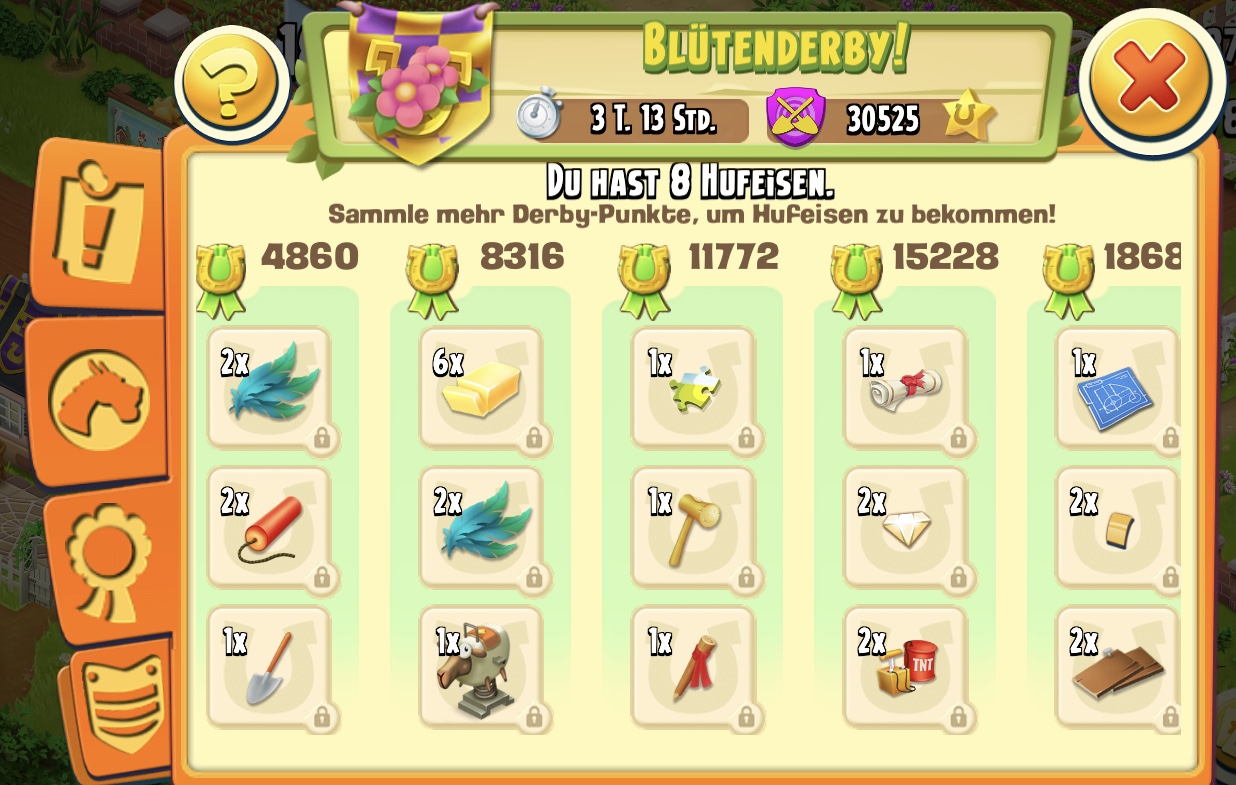
Task: Choose the blue blueprint reward
Action: click(x=1116, y=389)
